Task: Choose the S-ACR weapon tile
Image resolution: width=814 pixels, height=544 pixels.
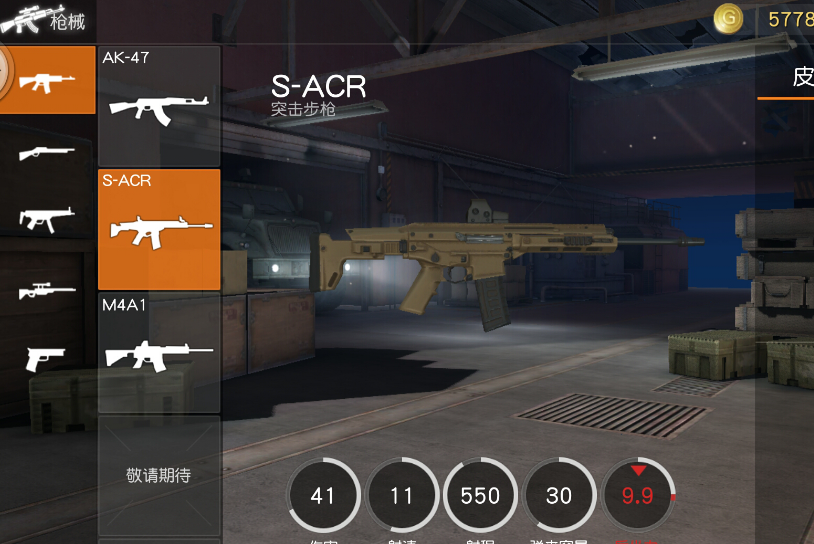Action: click(x=158, y=229)
